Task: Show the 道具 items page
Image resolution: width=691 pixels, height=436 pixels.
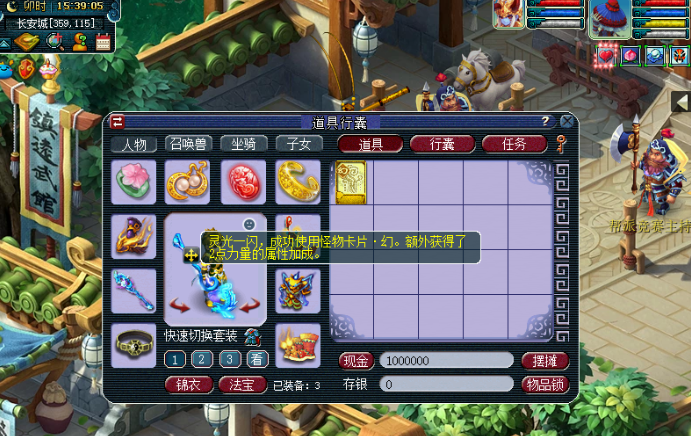Action: point(369,144)
